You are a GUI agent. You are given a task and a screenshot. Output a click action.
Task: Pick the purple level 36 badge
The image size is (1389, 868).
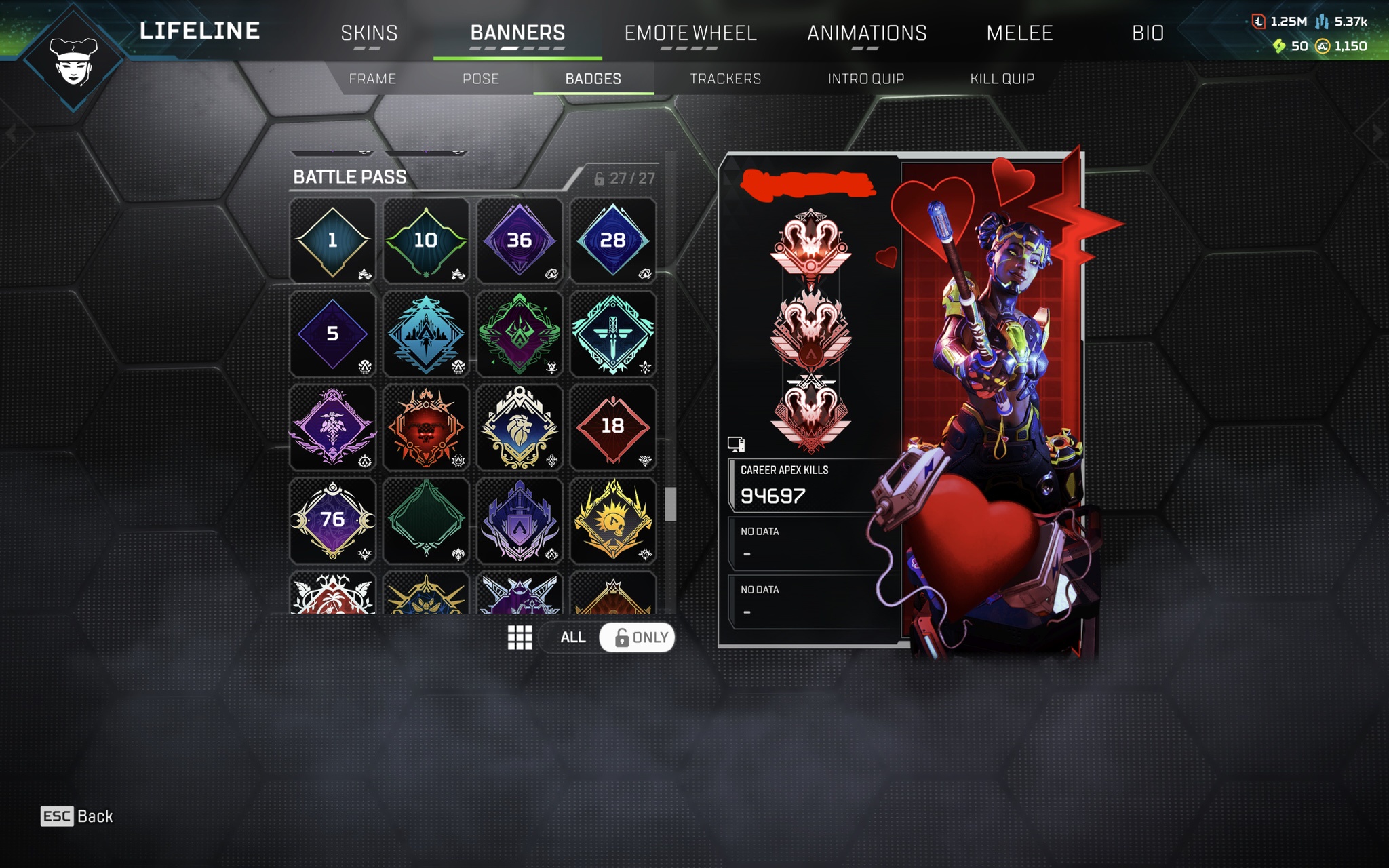coord(520,240)
